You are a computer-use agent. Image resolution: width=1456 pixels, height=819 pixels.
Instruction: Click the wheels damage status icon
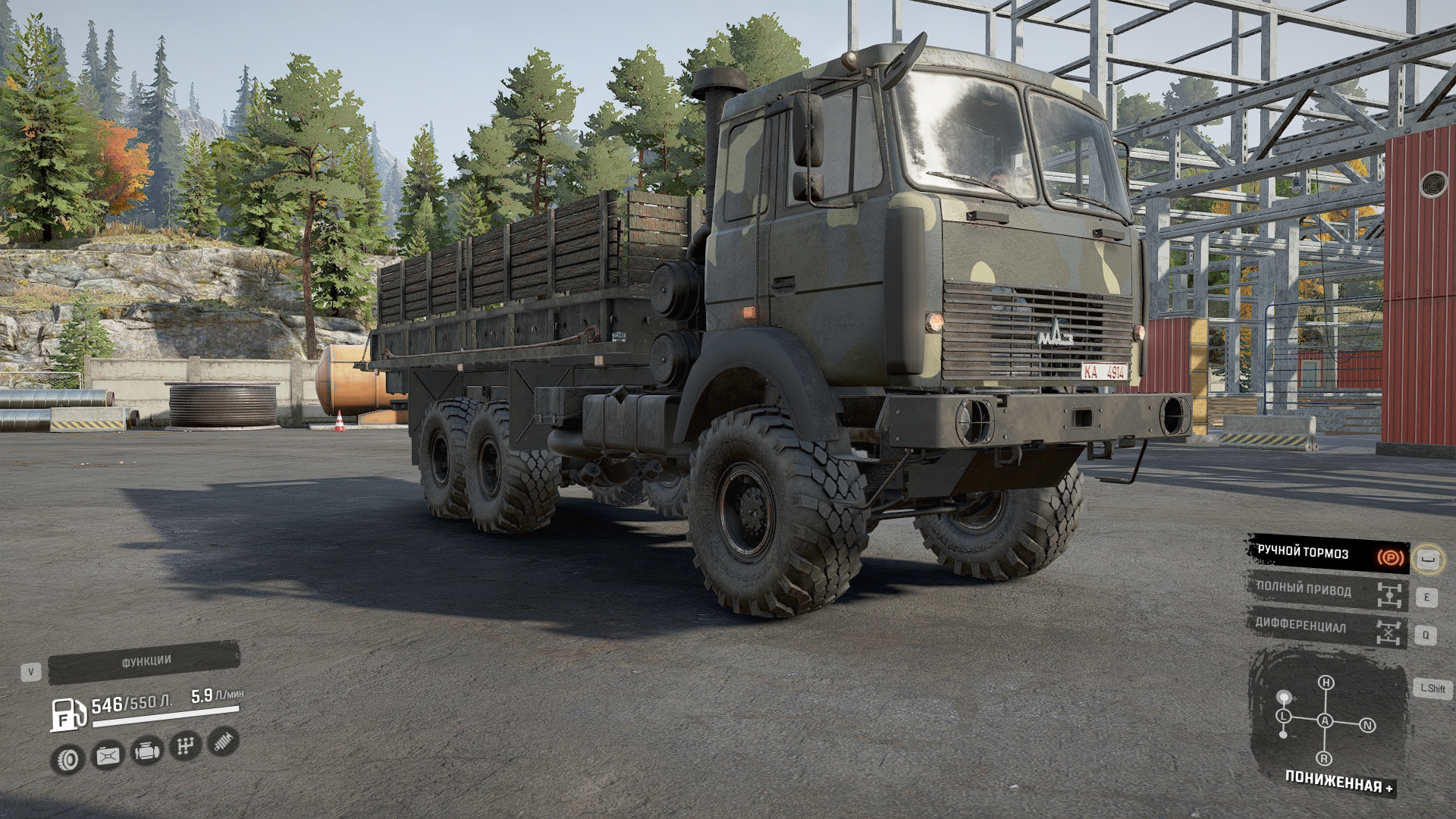pos(69,758)
